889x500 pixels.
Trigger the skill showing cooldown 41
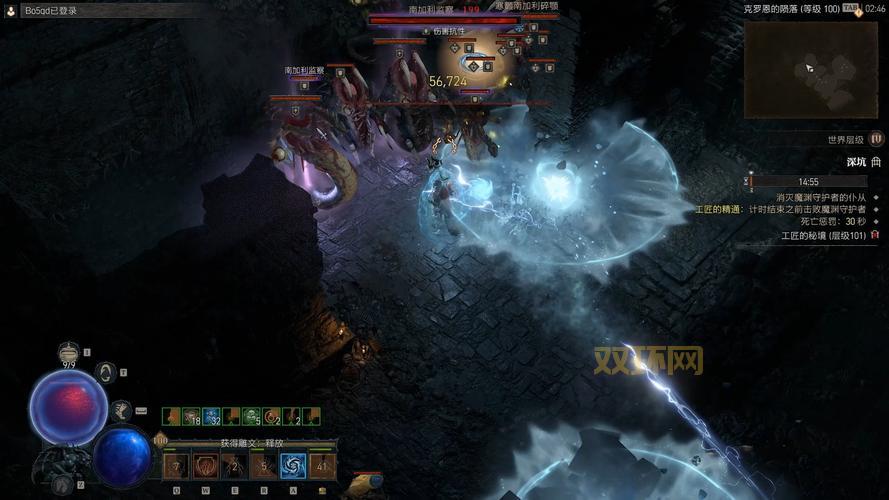pyautogui.click(x=323, y=465)
